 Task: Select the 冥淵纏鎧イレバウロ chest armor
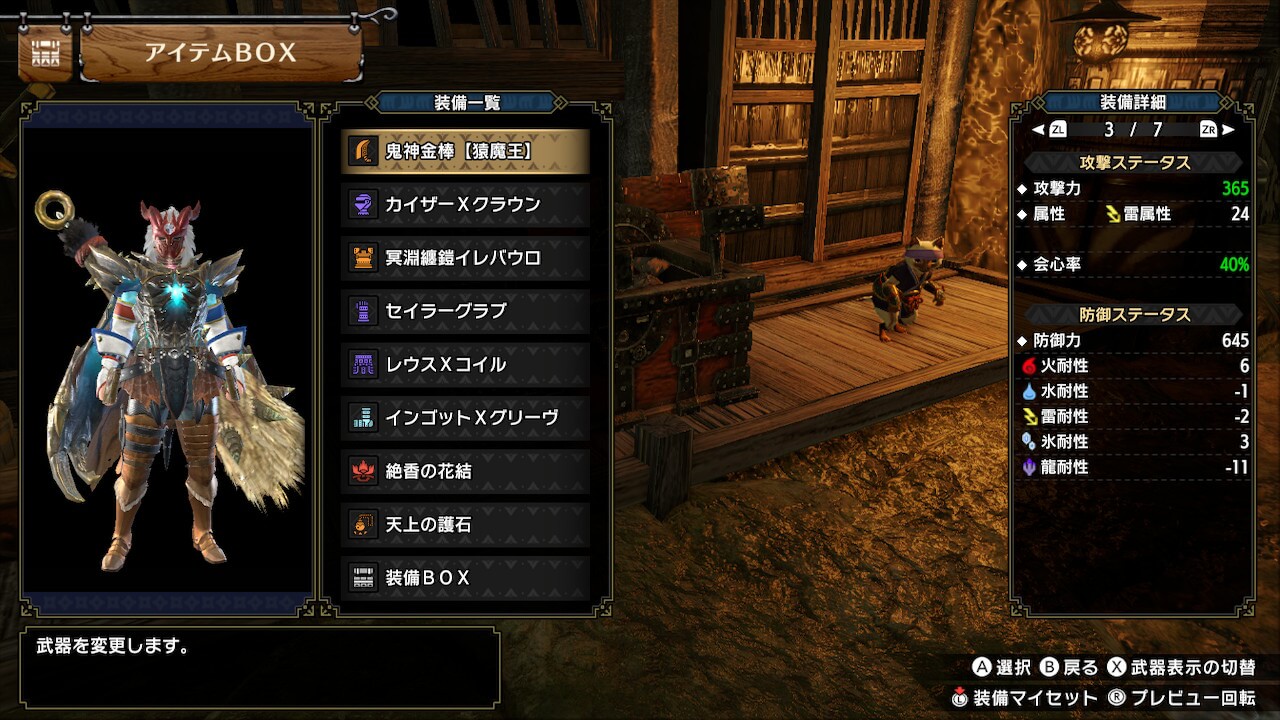click(x=465, y=258)
